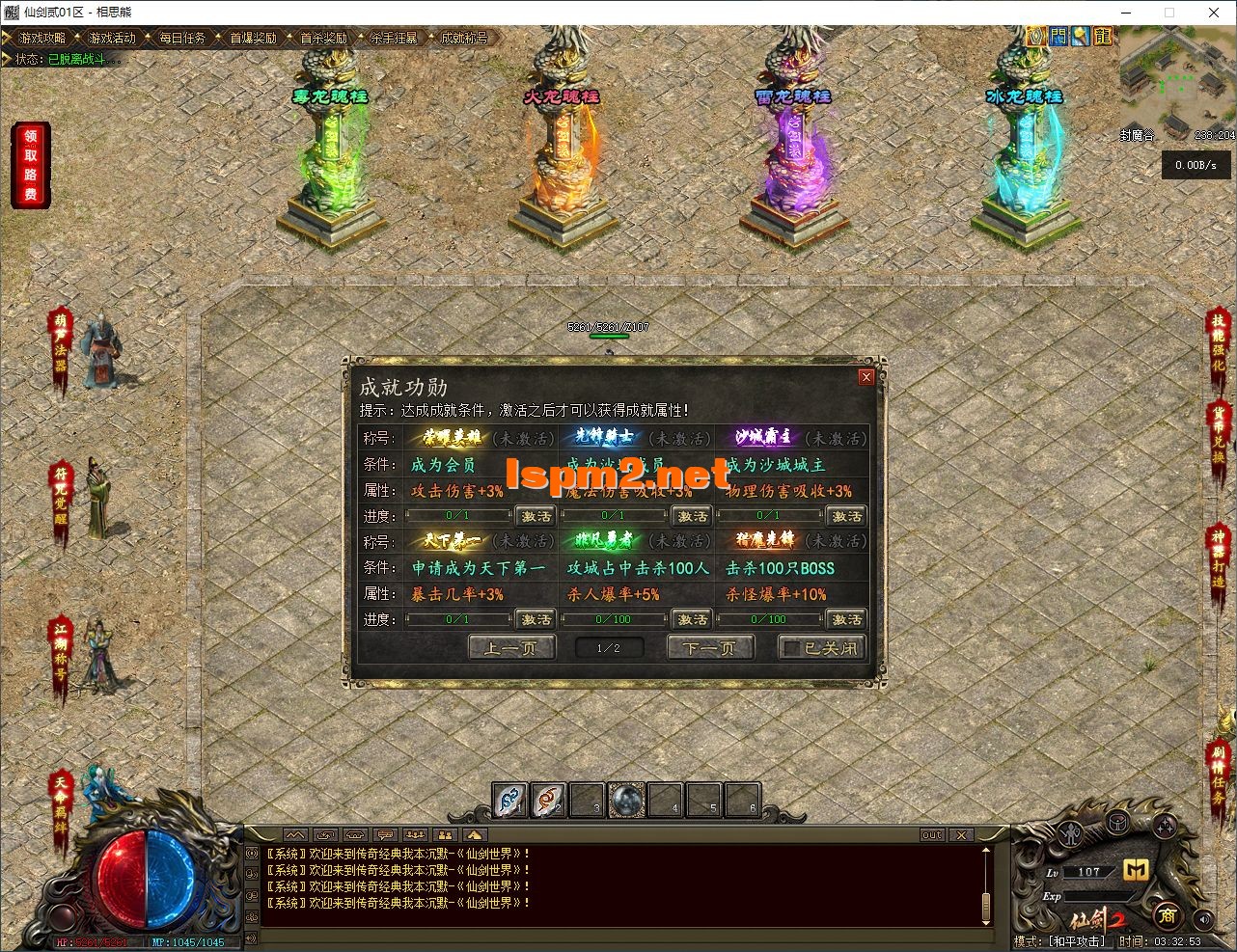Claim travel money via 领取路费 button
1237x952 pixels.
click(x=30, y=165)
